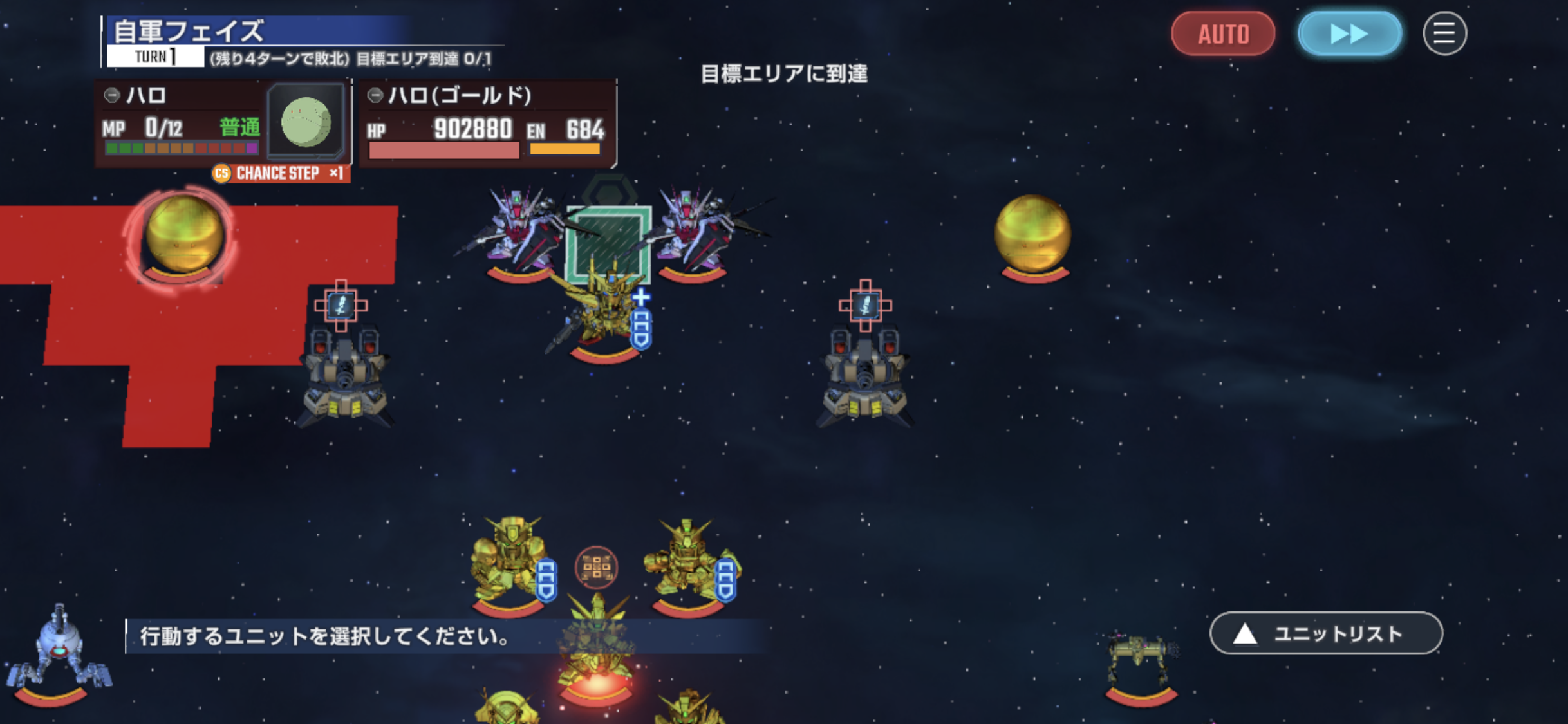
Task: Choose the green target area tile
Action: (x=608, y=242)
